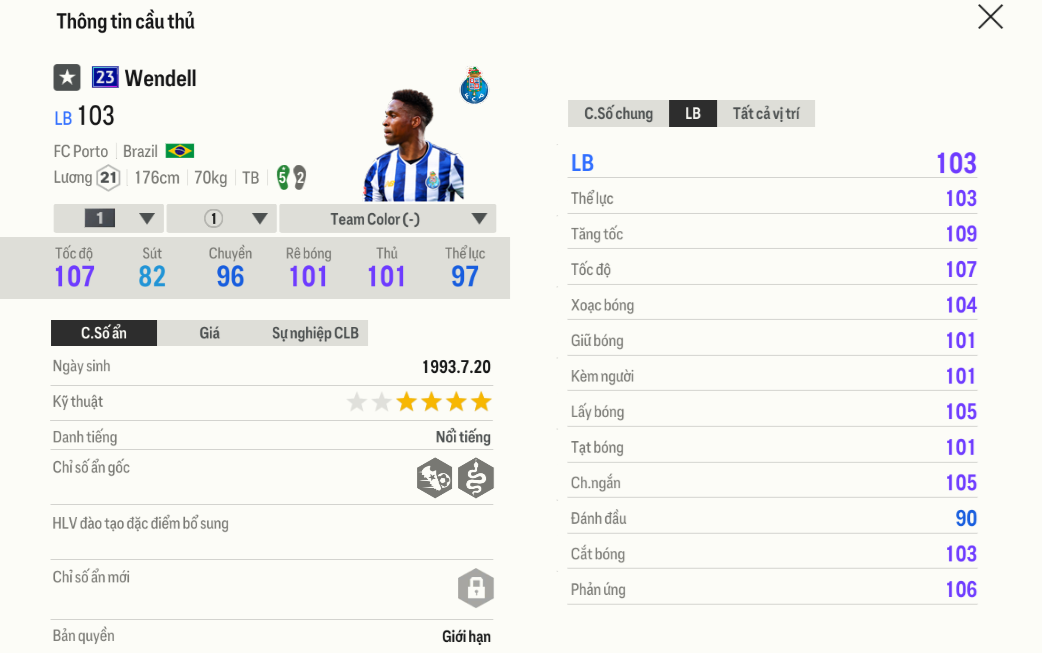
Task: Switch to the C.Số chung tab
Action: [x=618, y=114]
